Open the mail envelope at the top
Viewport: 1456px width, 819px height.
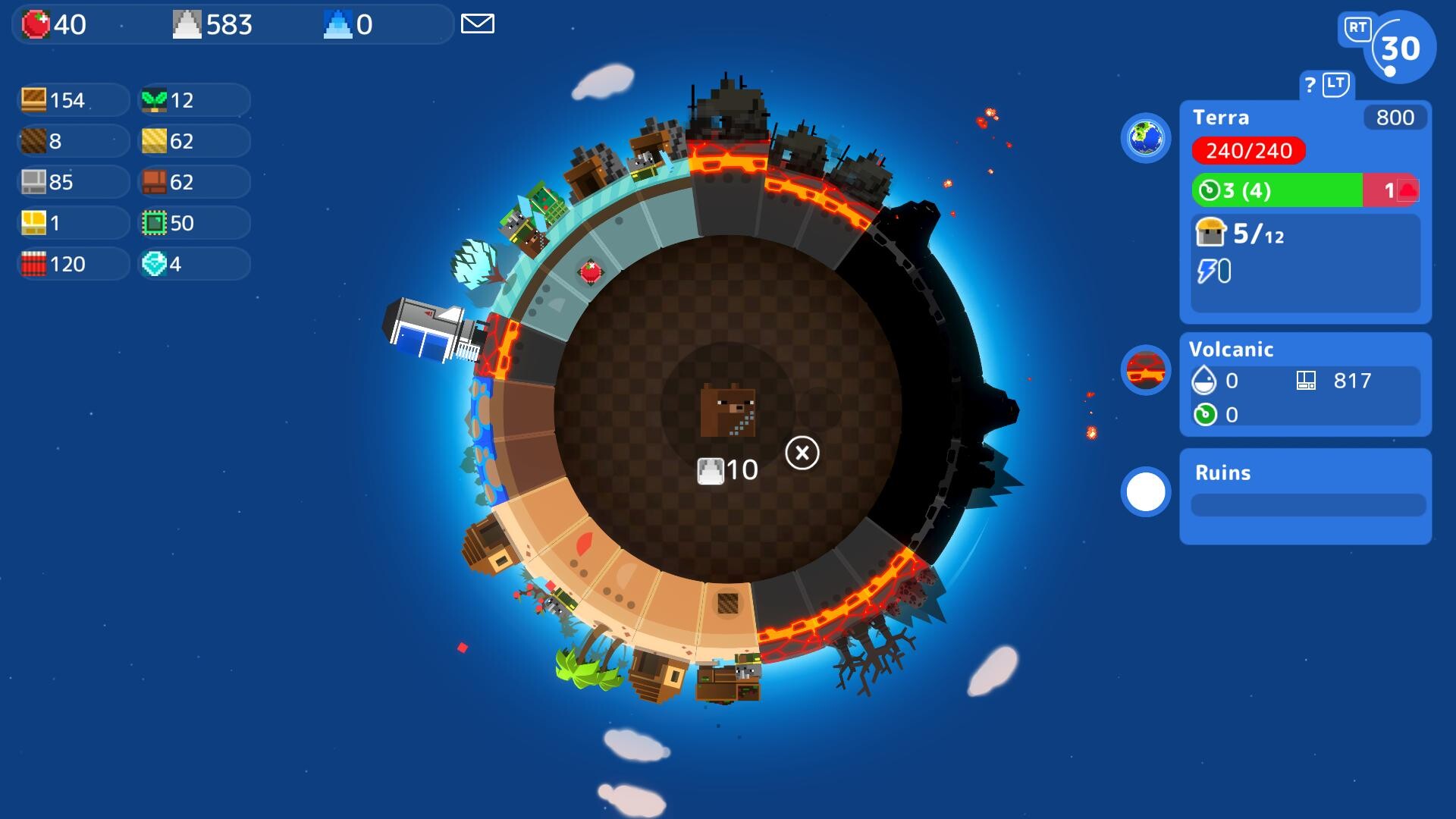click(x=478, y=24)
